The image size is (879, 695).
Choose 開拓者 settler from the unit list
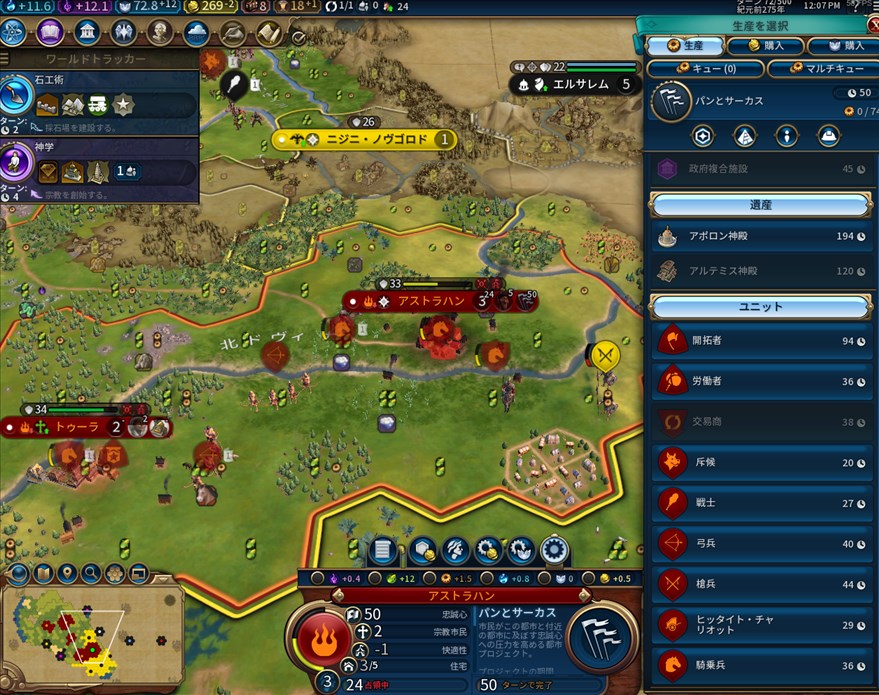coord(760,341)
